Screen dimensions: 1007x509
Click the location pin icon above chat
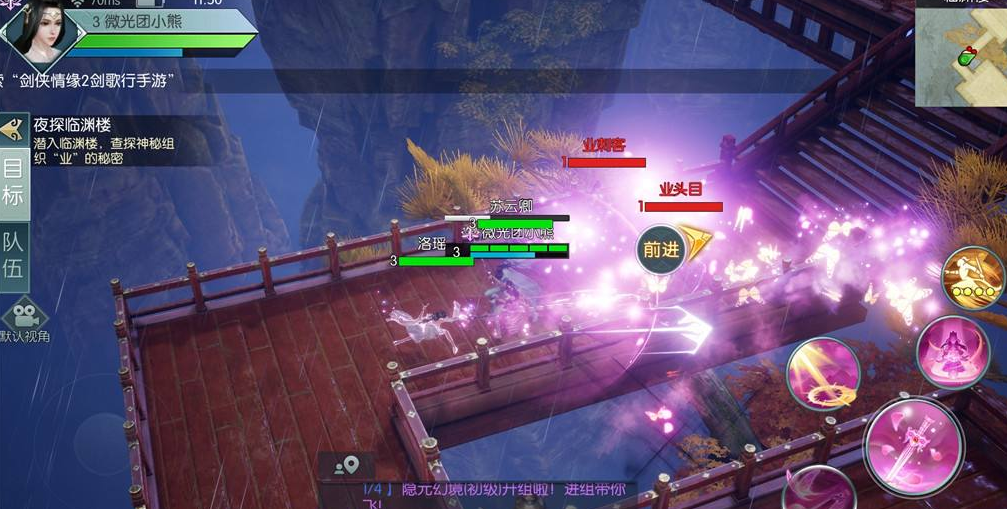[x=346, y=465]
